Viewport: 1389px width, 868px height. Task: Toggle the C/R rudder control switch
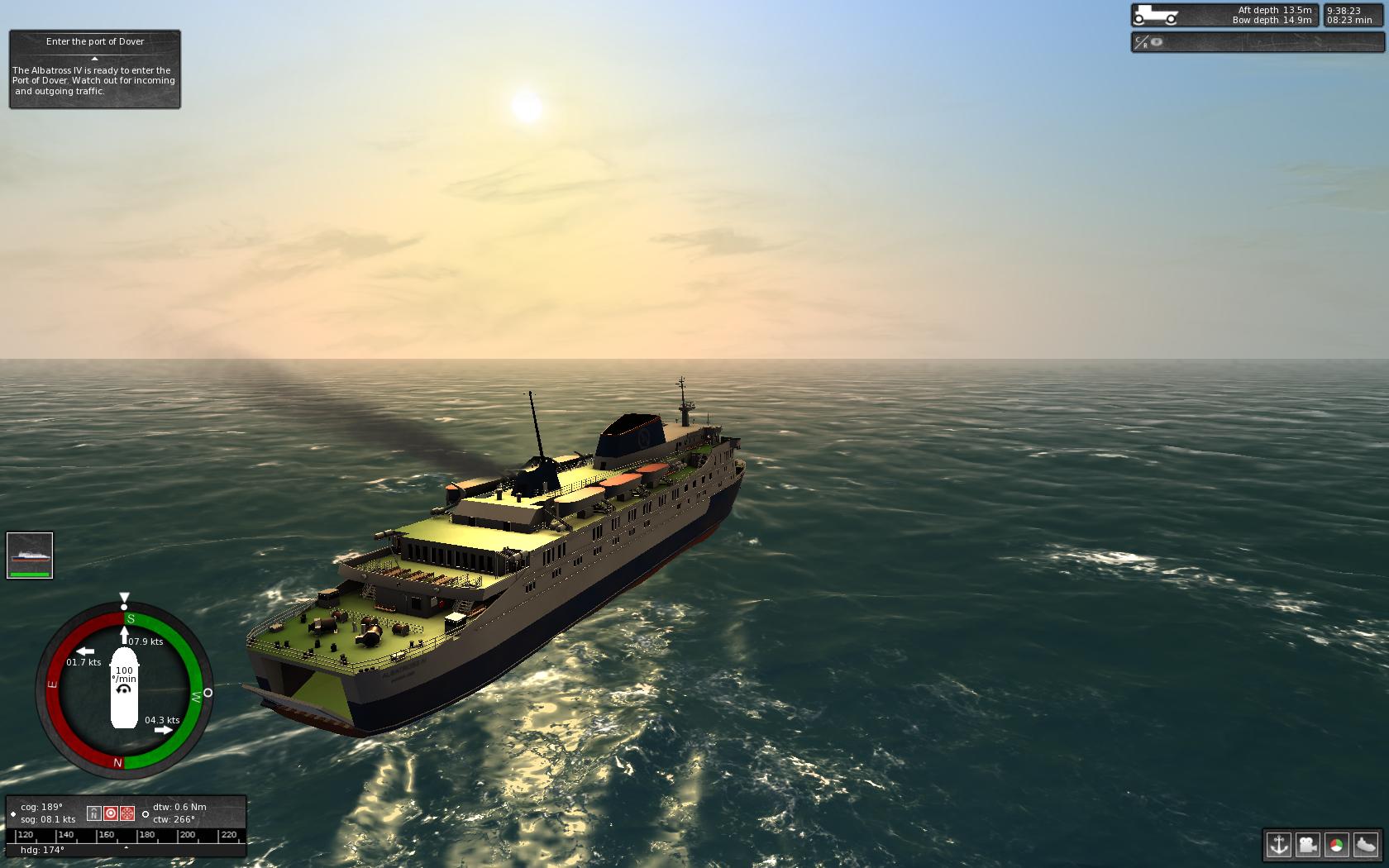tap(1143, 41)
